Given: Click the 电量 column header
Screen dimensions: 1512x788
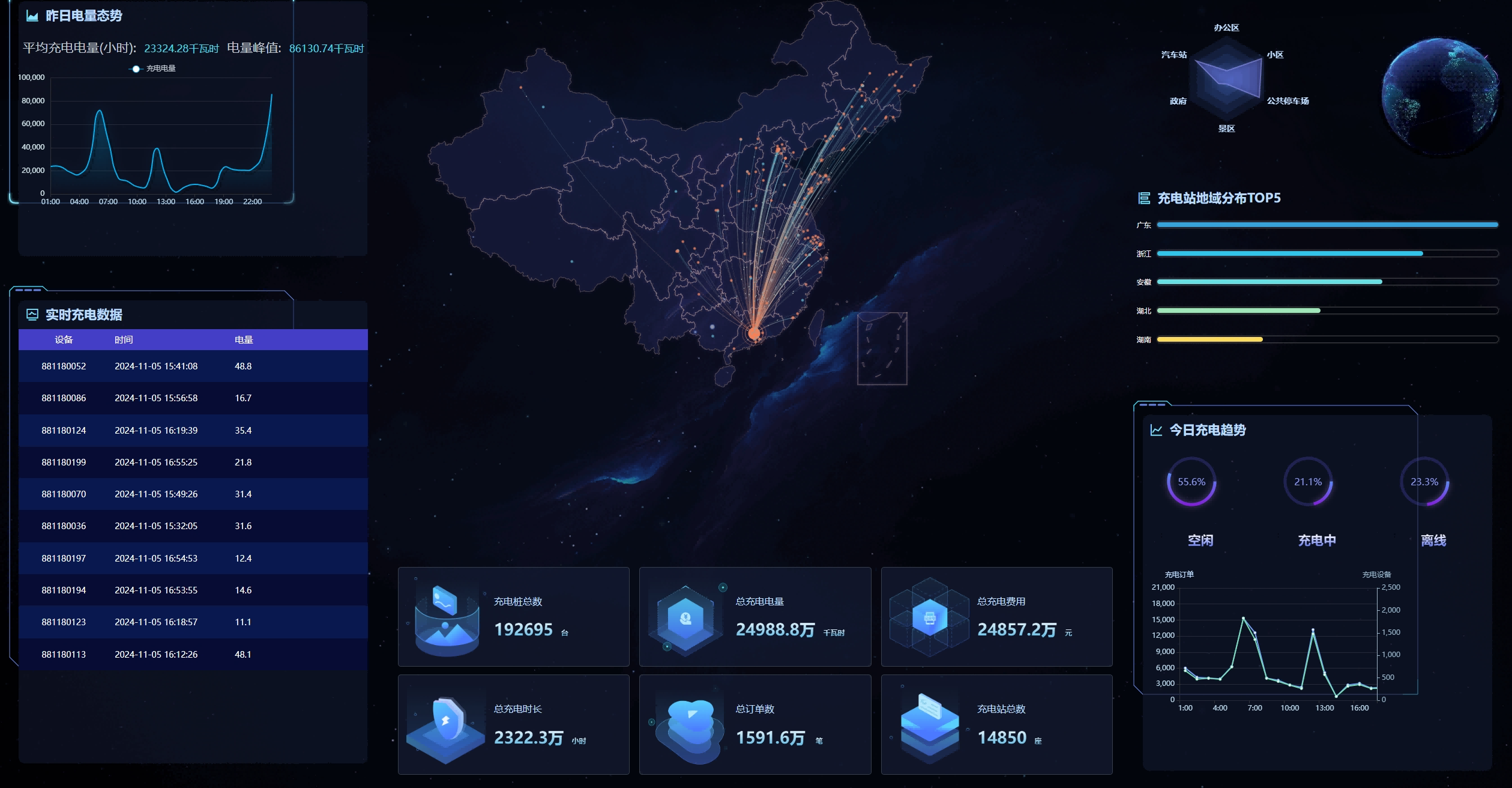Looking at the screenshot, I should (x=244, y=339).
